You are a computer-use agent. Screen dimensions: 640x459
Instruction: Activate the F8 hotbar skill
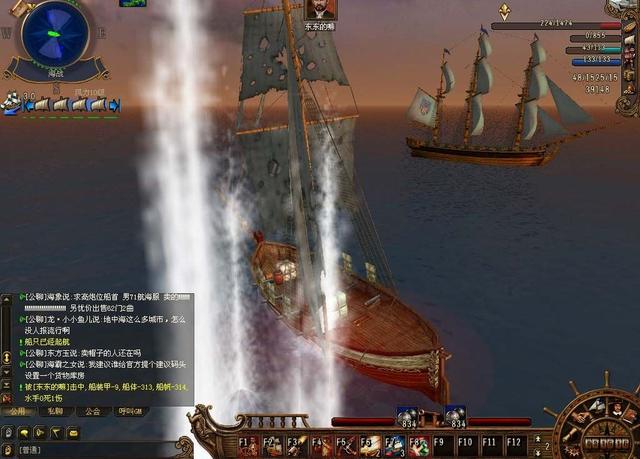pyautogui.click(x=418, y=441)
